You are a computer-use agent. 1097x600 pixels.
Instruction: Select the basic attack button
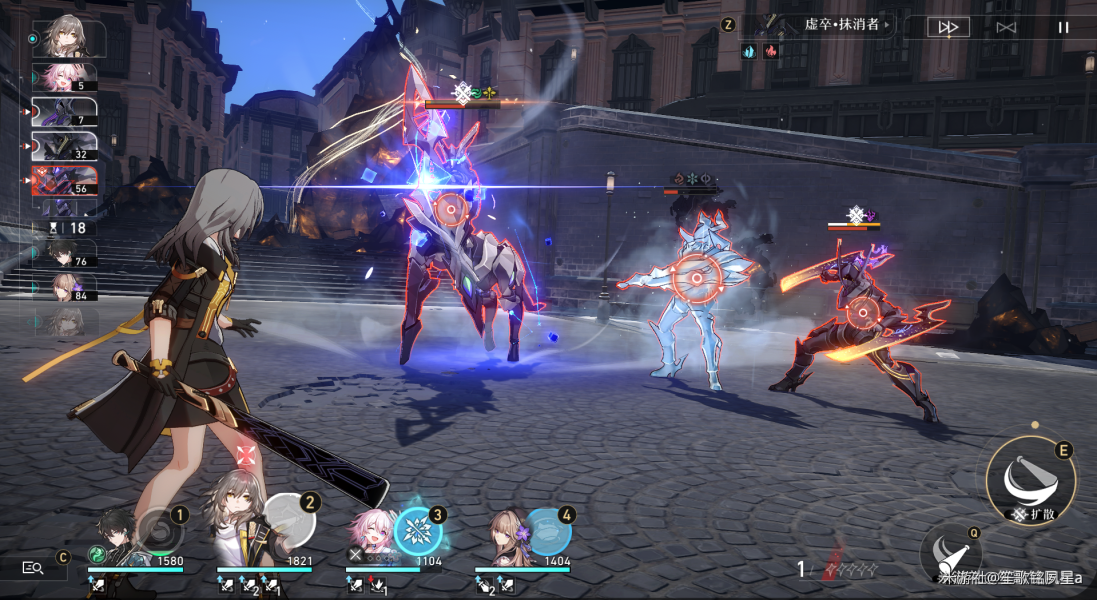click(950, 553)
